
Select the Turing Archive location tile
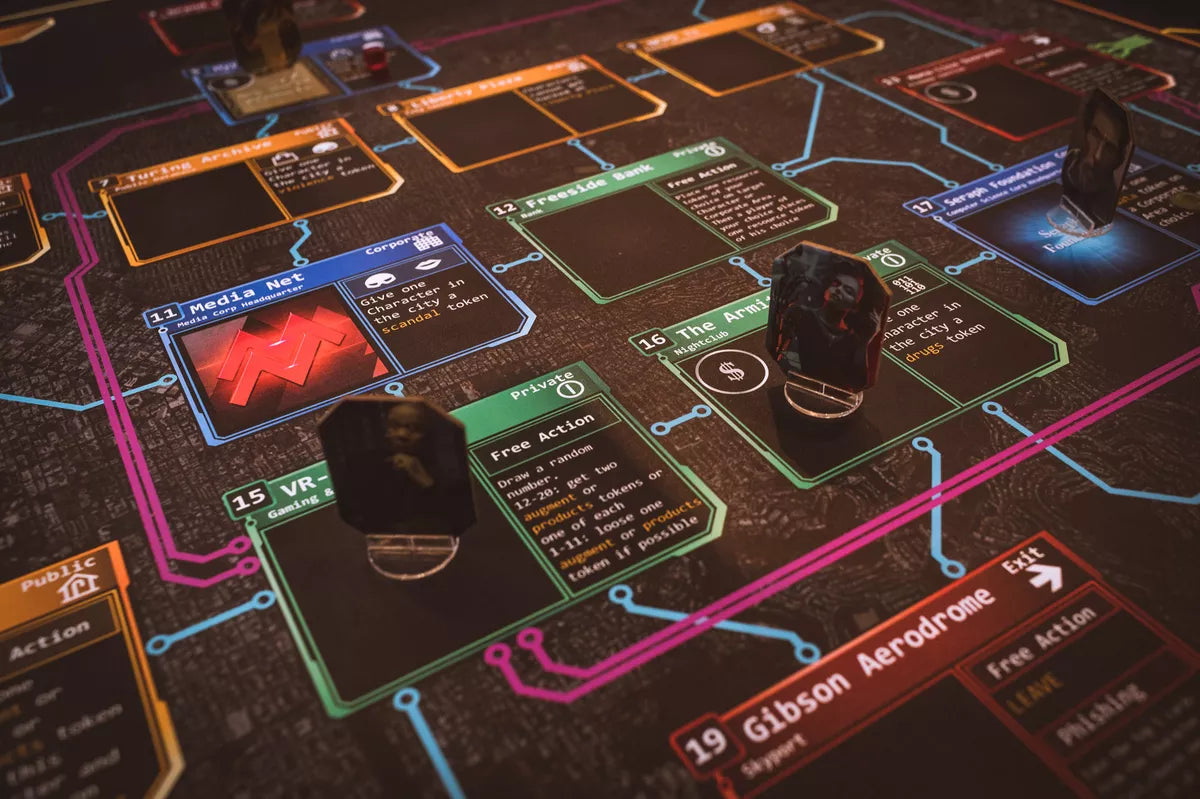(245, 190)
